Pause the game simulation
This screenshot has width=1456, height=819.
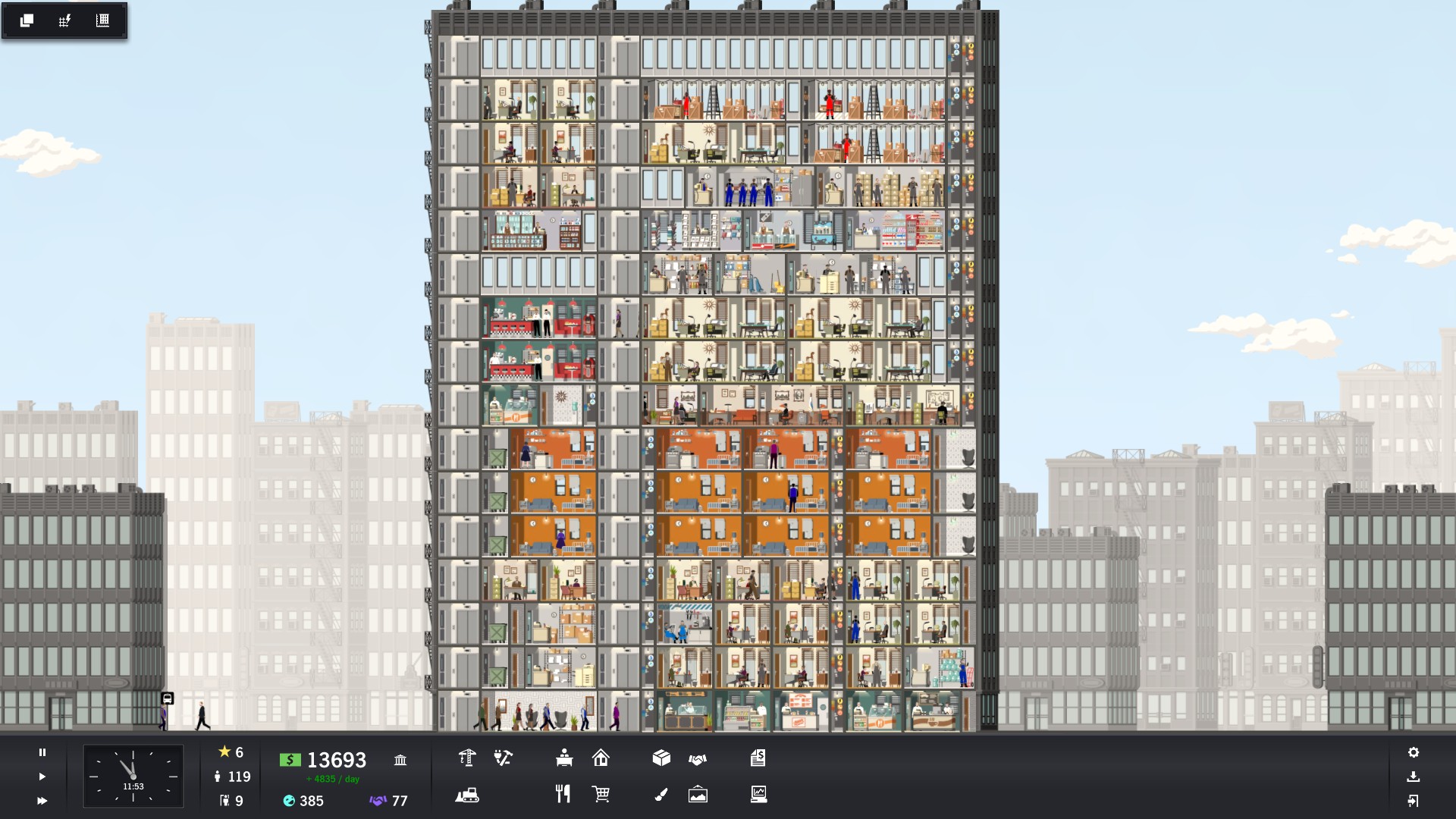[42, 752]
